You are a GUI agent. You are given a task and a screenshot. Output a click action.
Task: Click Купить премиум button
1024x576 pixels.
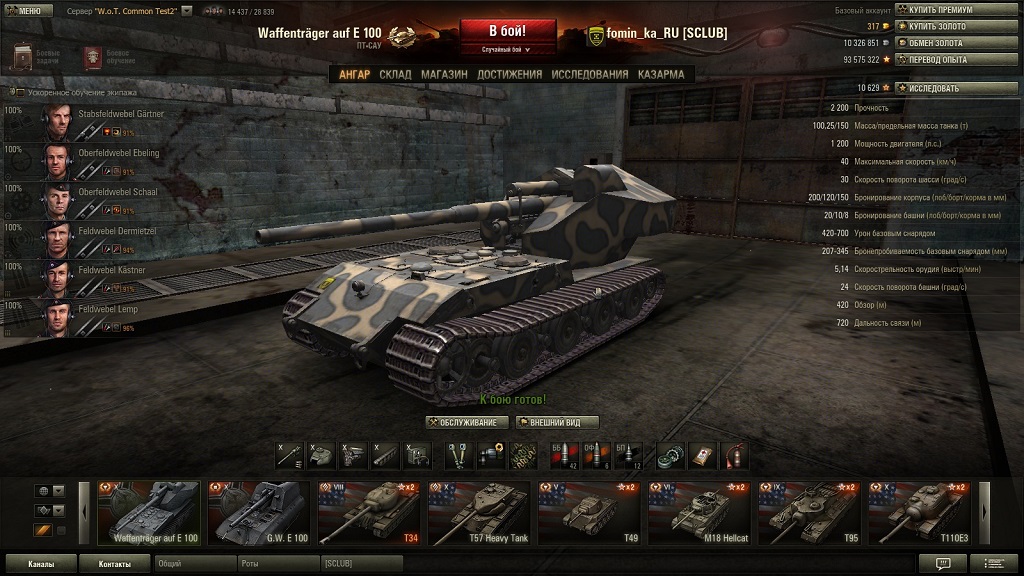[950, 9]
